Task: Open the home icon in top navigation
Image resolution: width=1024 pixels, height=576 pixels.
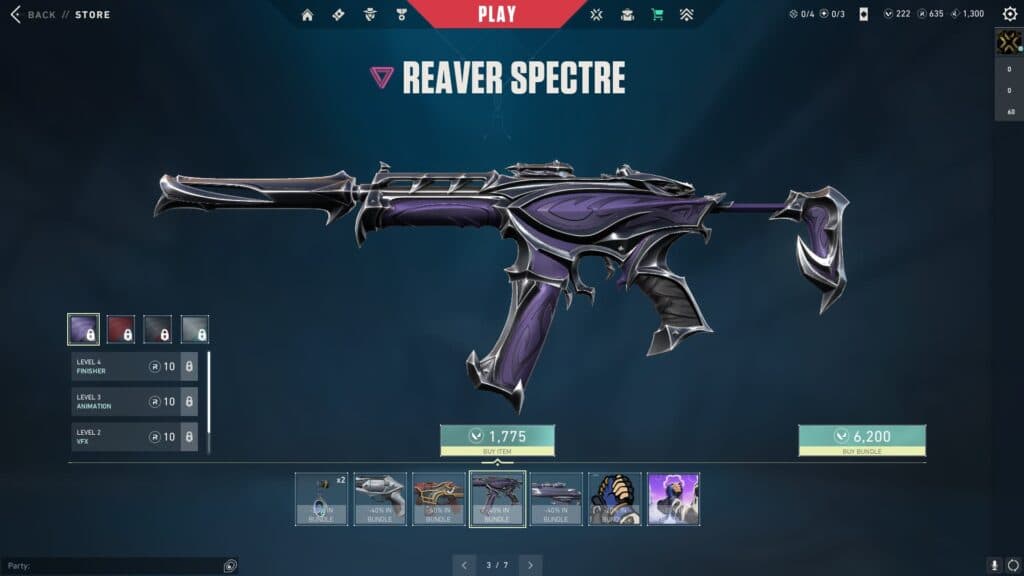Action: pyautogui.click(x=307, y=15)
